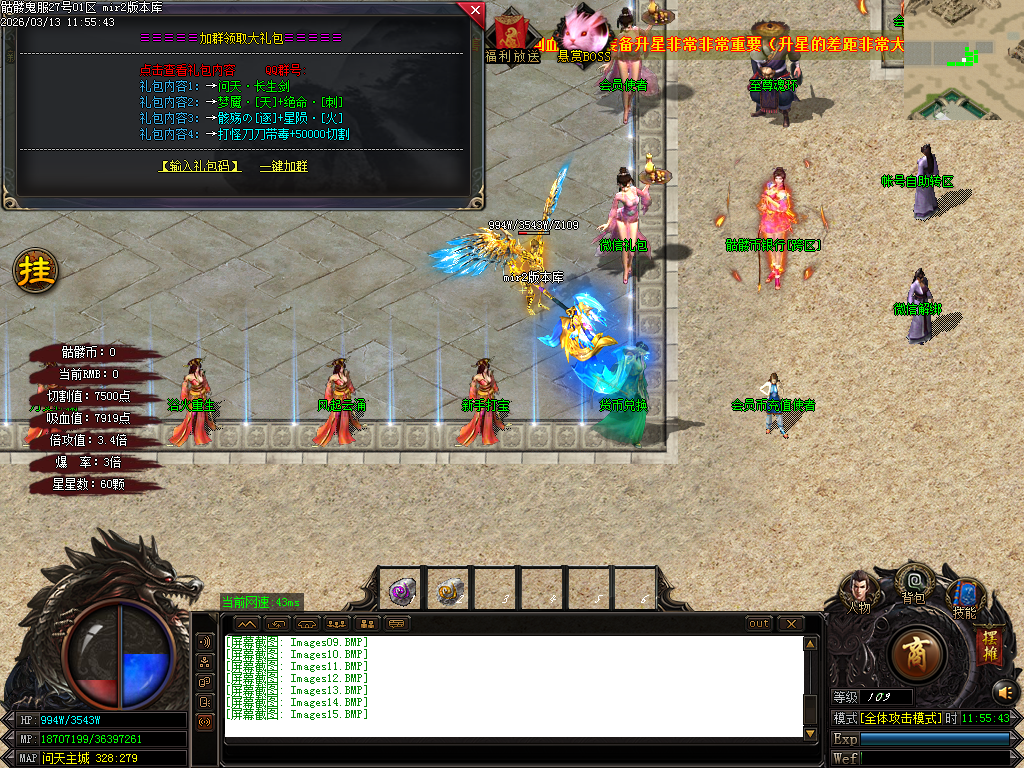This screenshot has width=1024, height=768.
Task: Use the purple spiral stone in hotbar
Action: (402, 590)
